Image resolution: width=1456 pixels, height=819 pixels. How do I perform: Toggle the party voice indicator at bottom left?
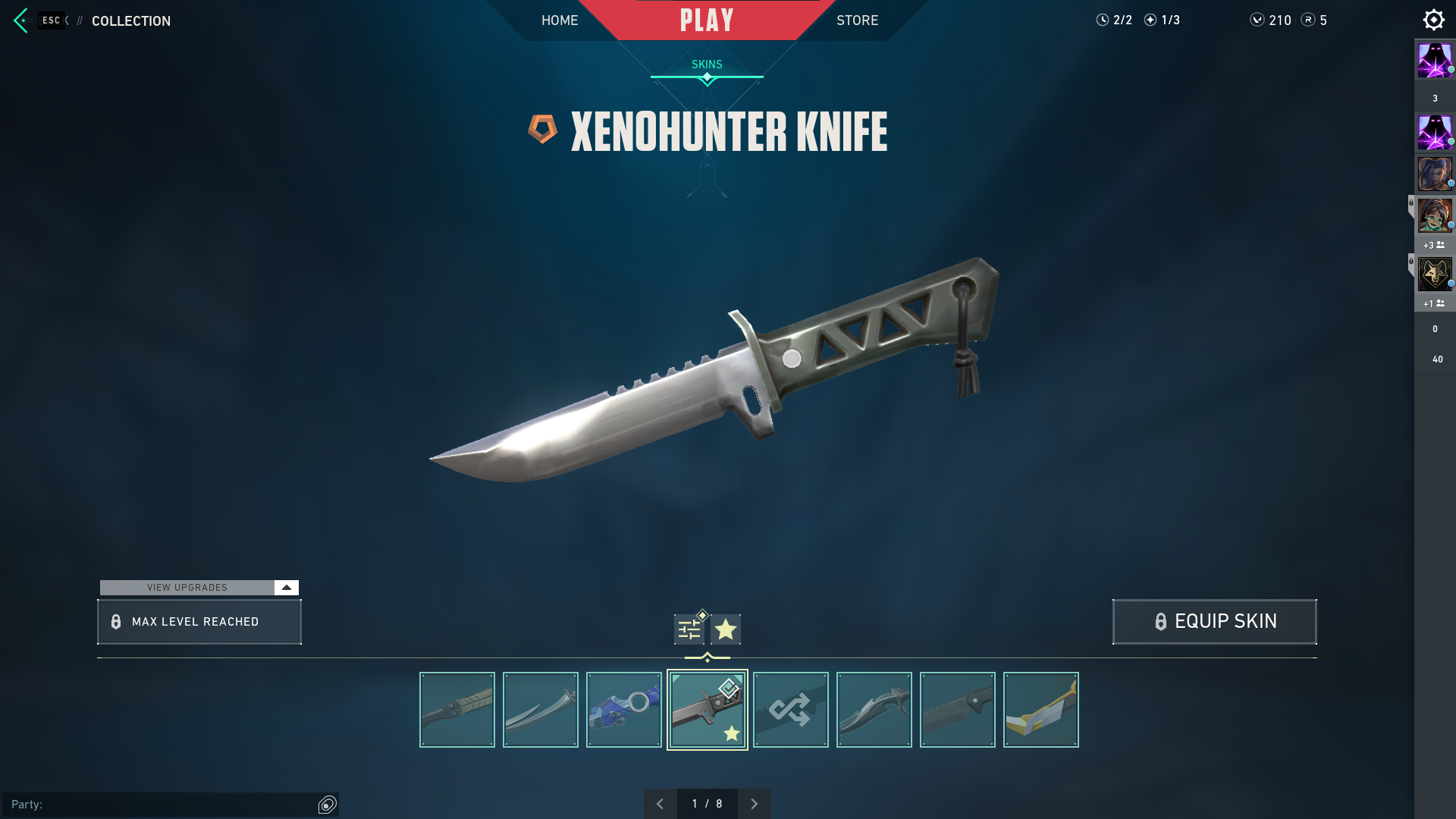coord(328,805)
